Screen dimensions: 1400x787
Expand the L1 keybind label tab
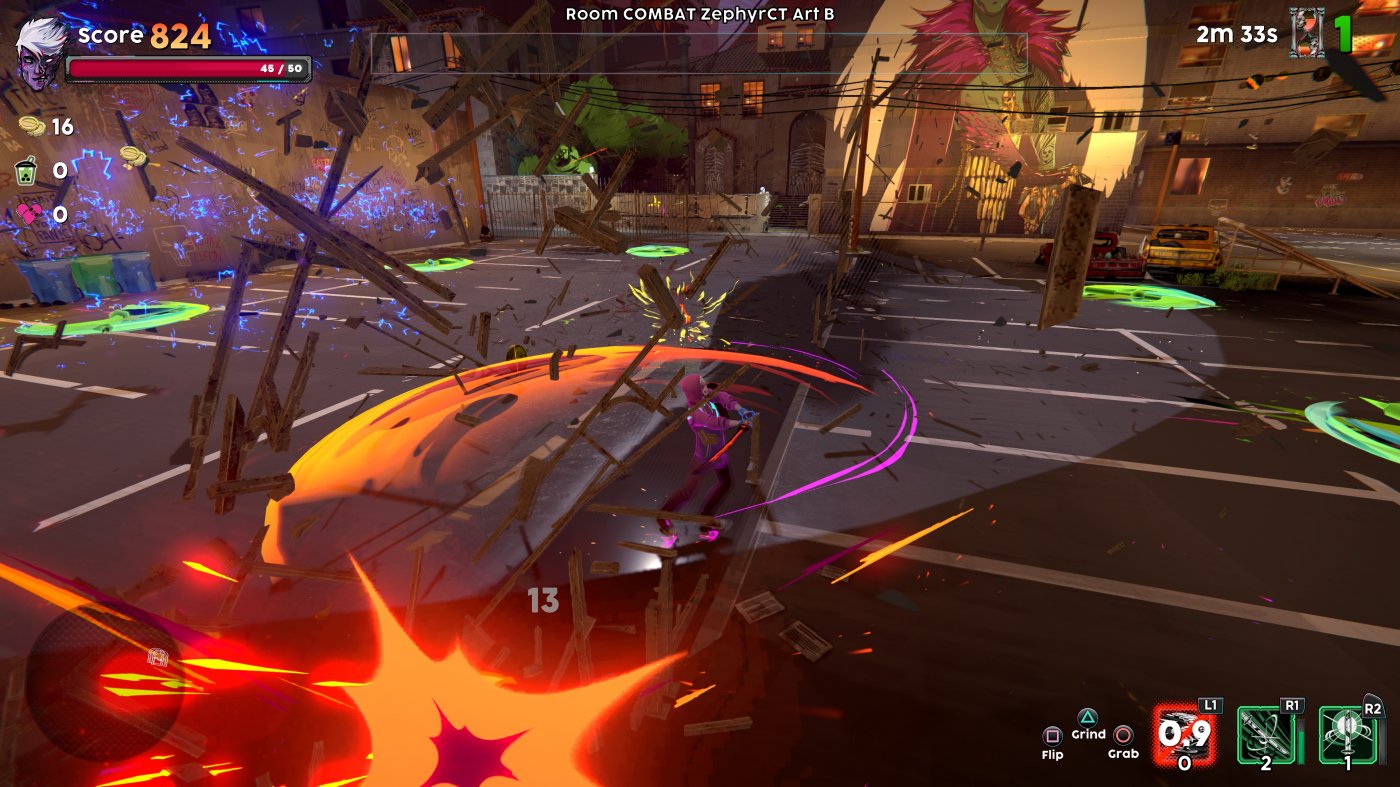(x=1213, y=704)
